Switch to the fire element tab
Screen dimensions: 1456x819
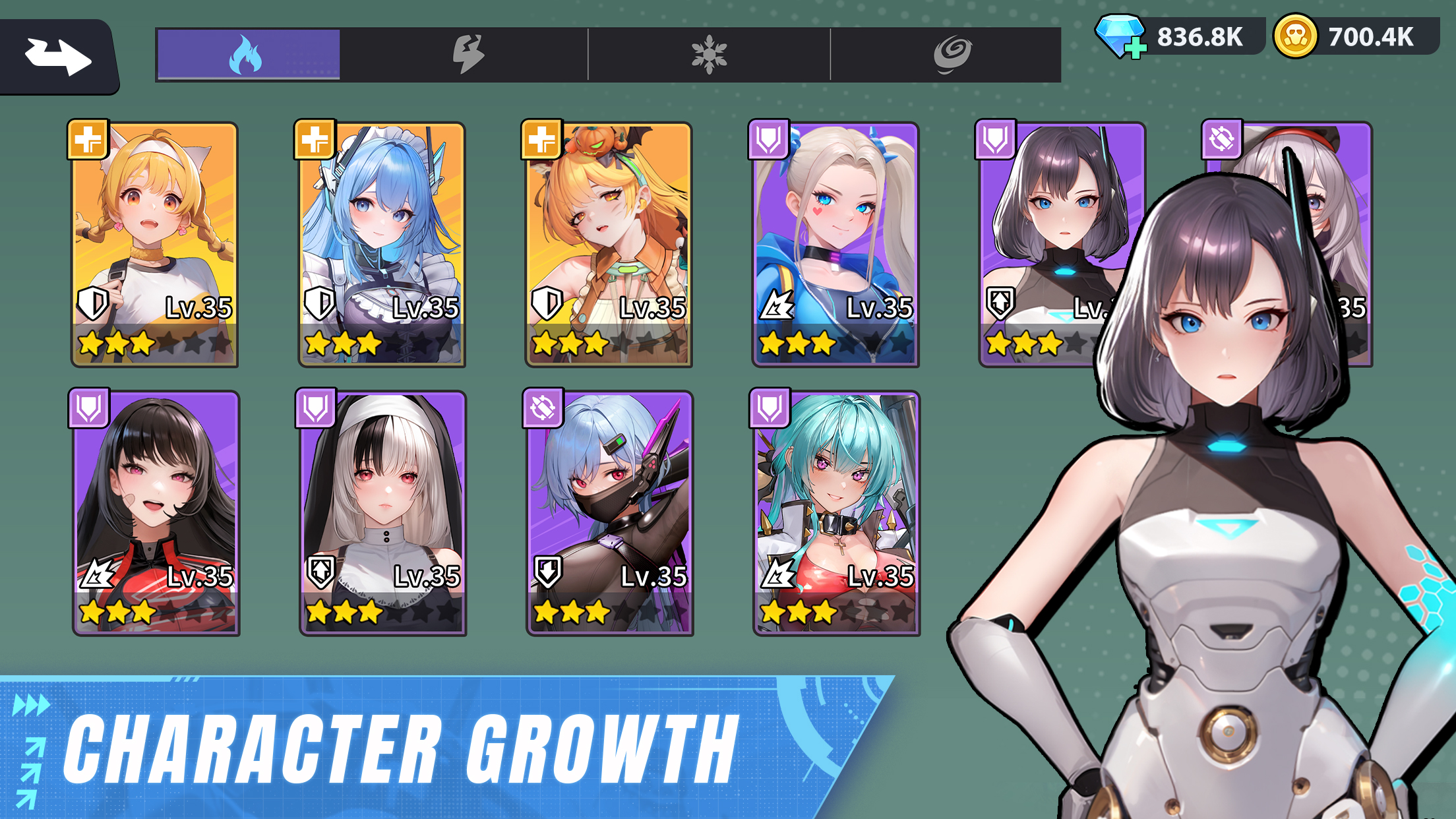pyautogui.click(x=248, y=55)
